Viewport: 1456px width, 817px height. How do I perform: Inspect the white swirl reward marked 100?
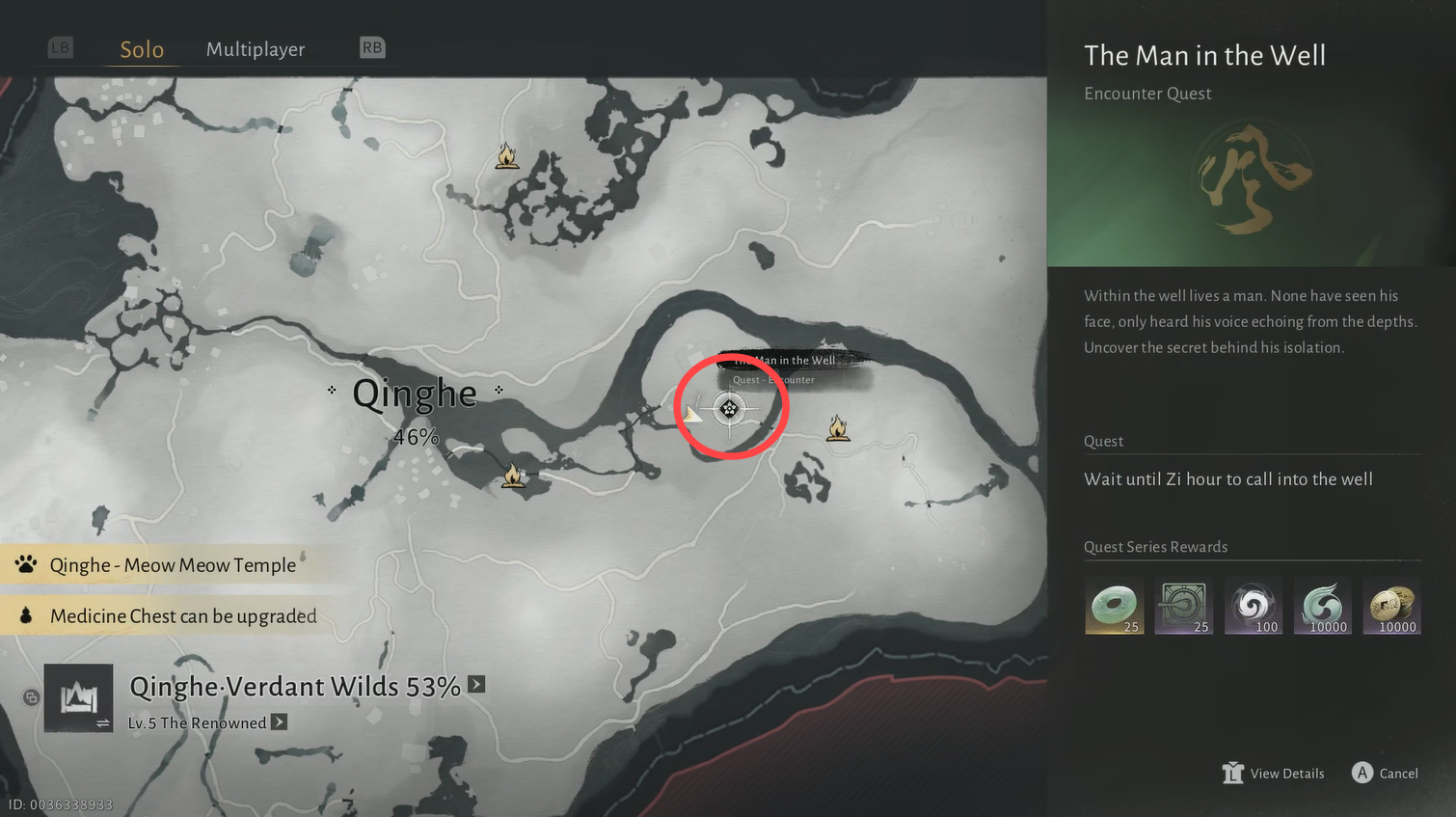click(x=1254, y=606)
